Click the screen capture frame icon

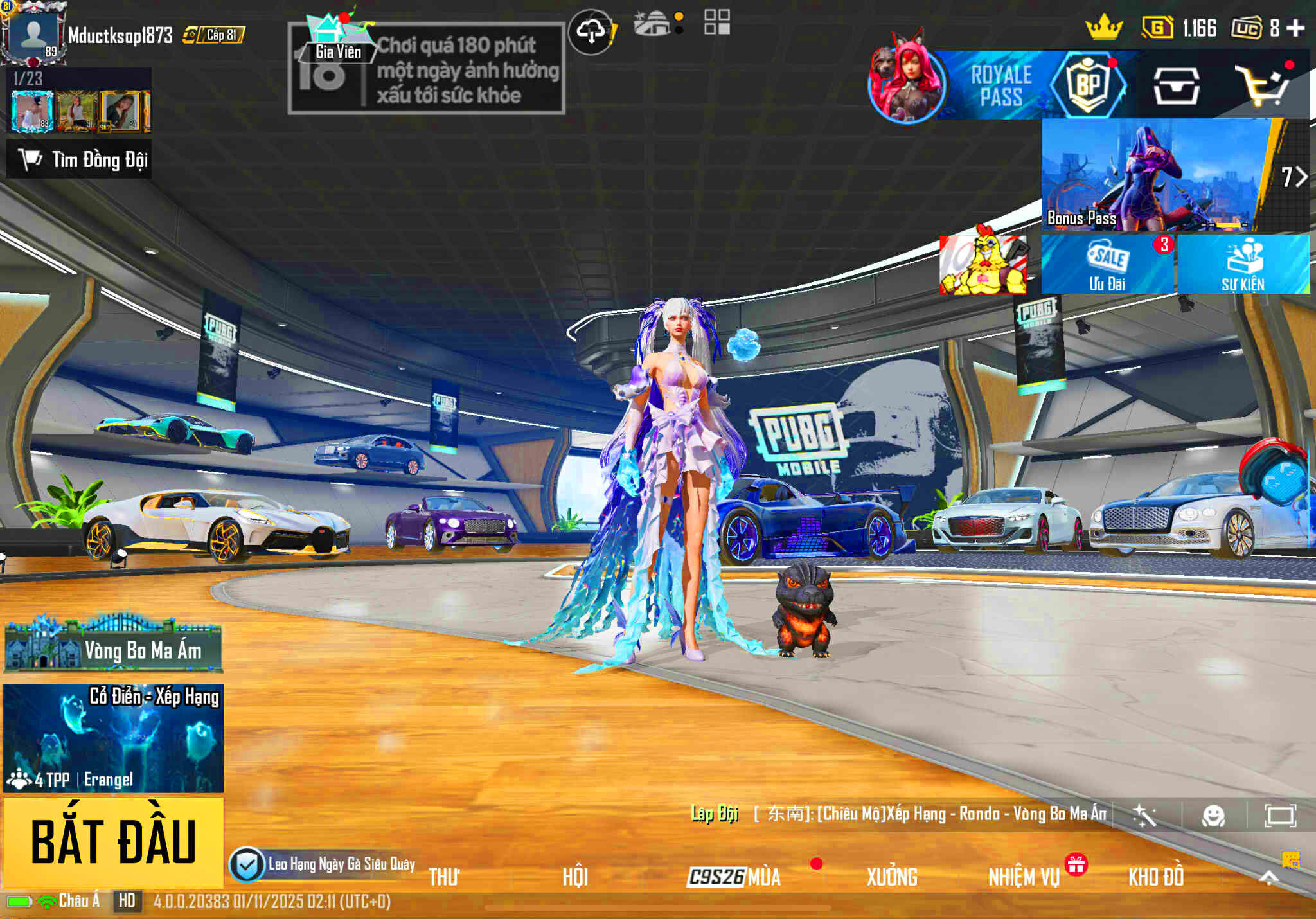pos(1282,816)
